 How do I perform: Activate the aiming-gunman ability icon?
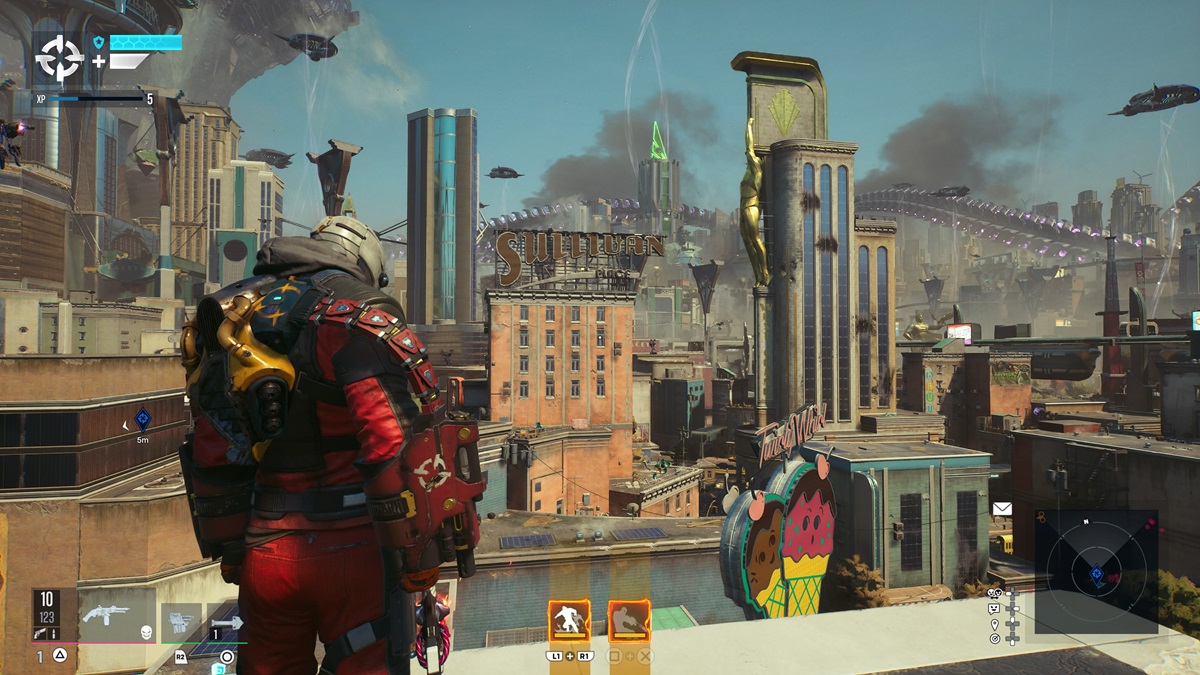coord(629,621)
